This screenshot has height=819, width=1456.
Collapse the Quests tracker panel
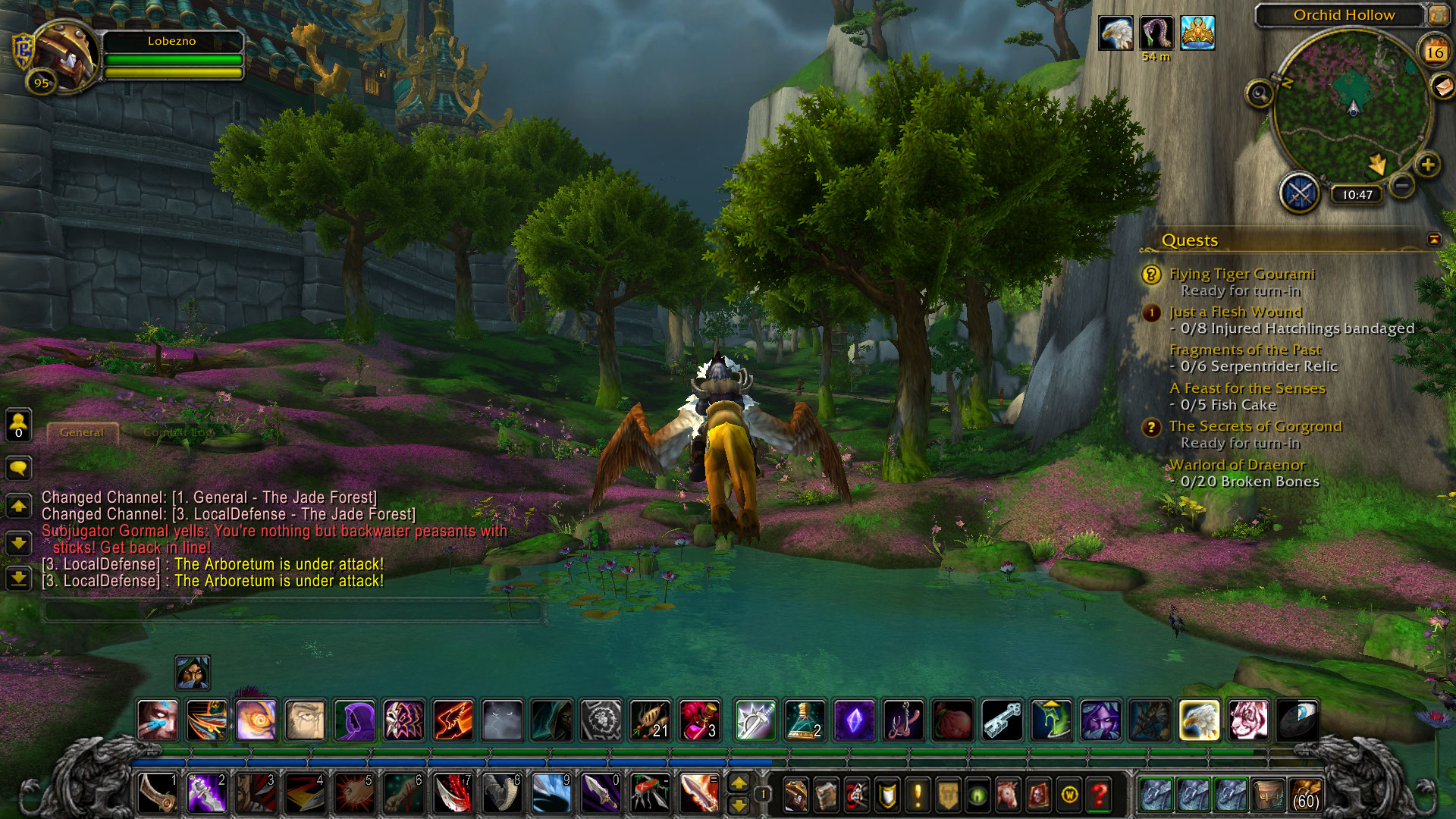coord(1434,240)
